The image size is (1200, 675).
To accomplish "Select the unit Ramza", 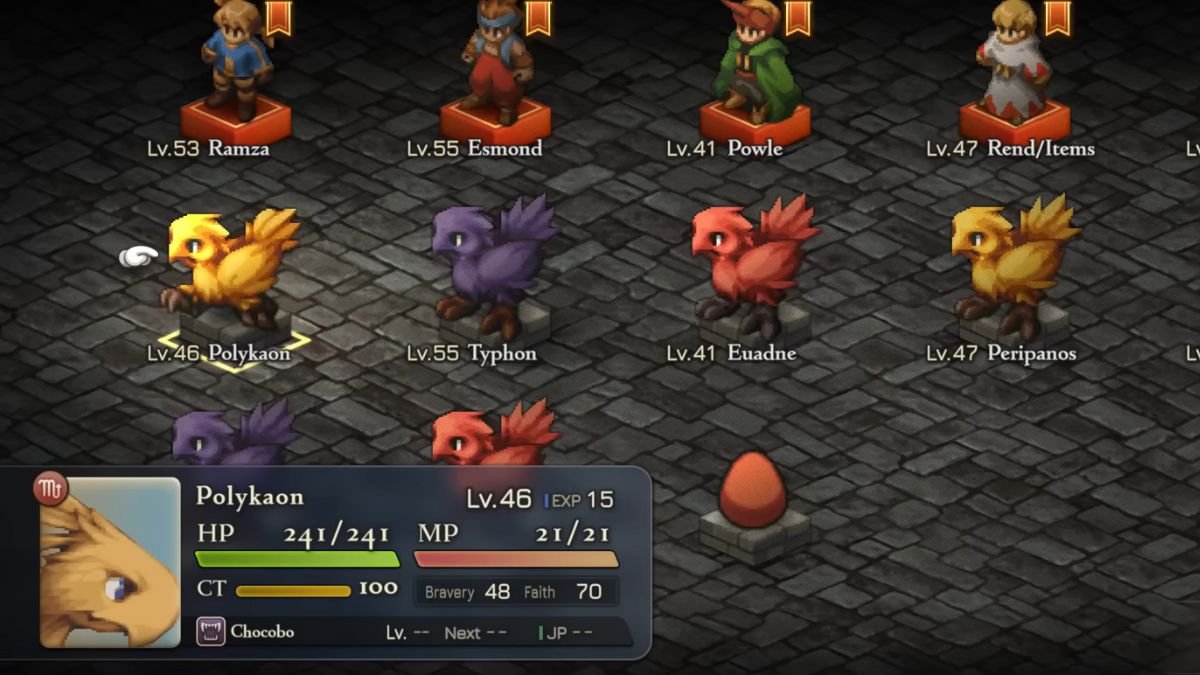I will pos(234,65).
